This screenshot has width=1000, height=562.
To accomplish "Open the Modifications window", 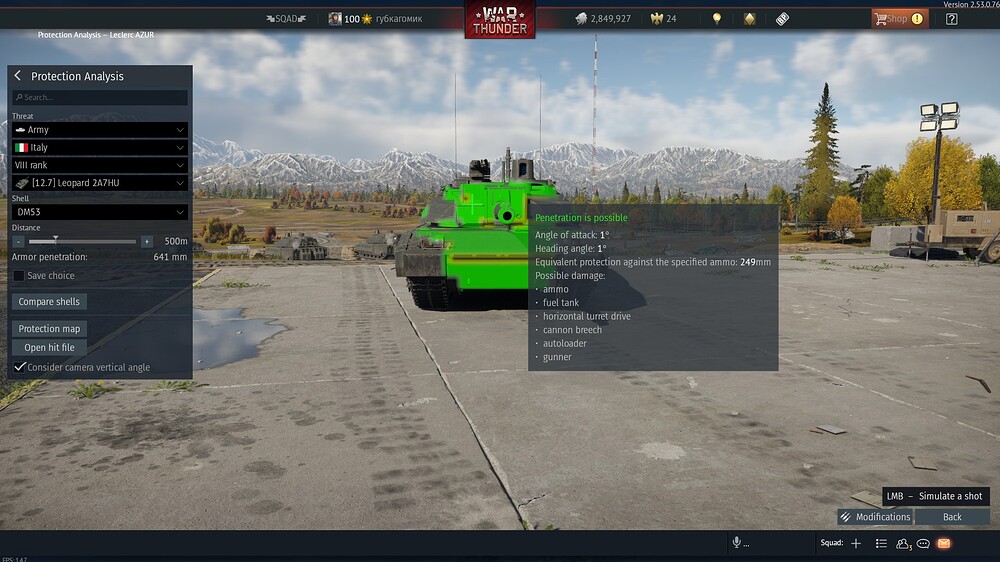I will click(875, 517).
